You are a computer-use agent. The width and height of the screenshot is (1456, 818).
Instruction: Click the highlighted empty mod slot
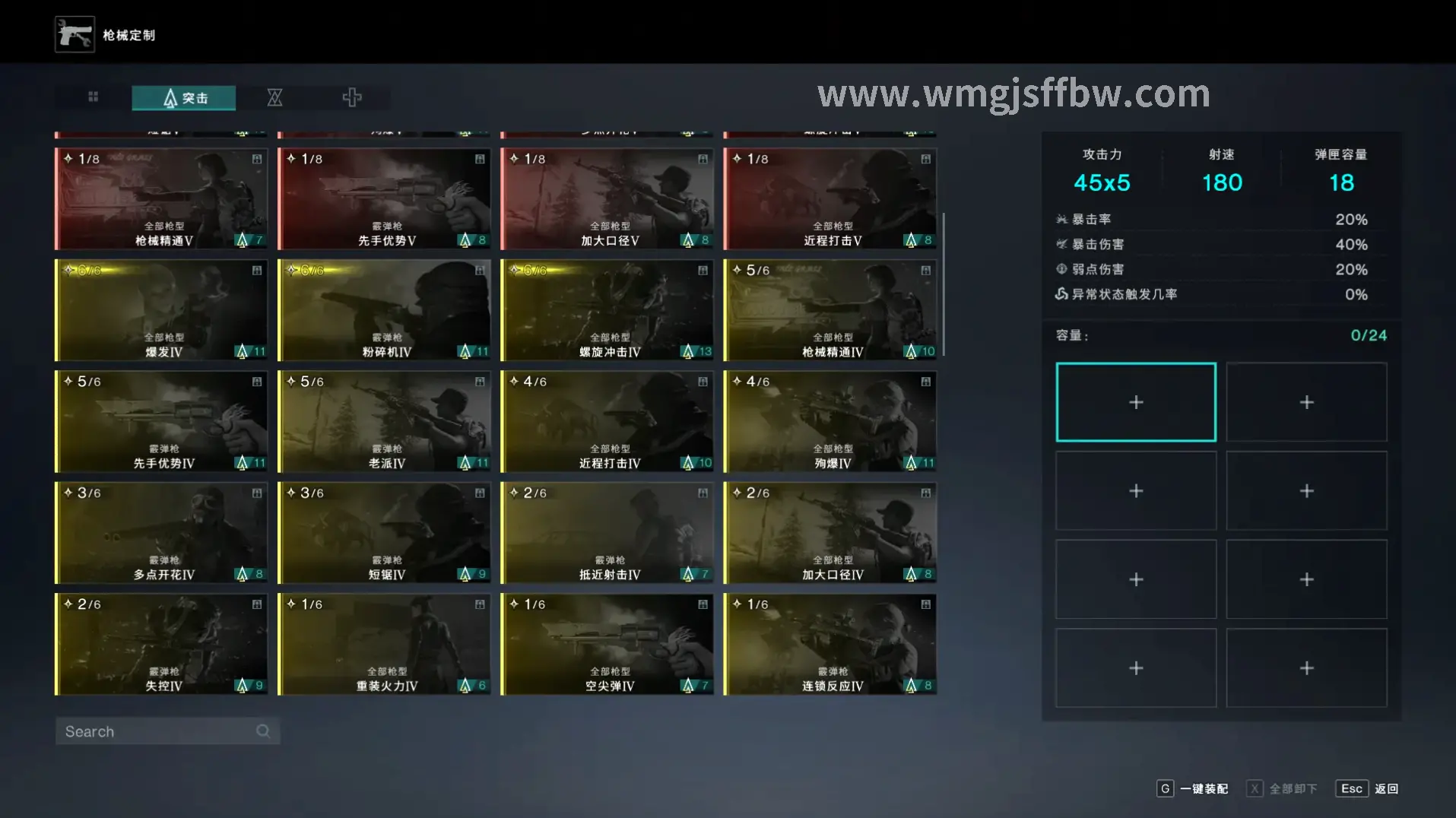click(x=1135, y=402)
